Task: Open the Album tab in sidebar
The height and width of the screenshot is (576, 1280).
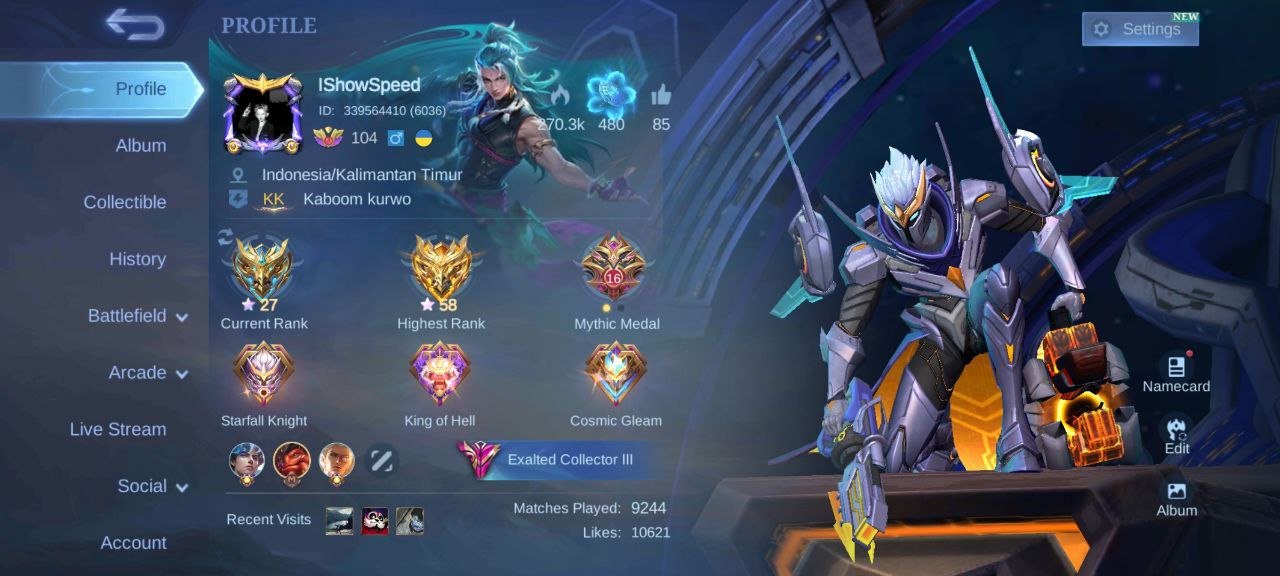Action: (140, 146)
